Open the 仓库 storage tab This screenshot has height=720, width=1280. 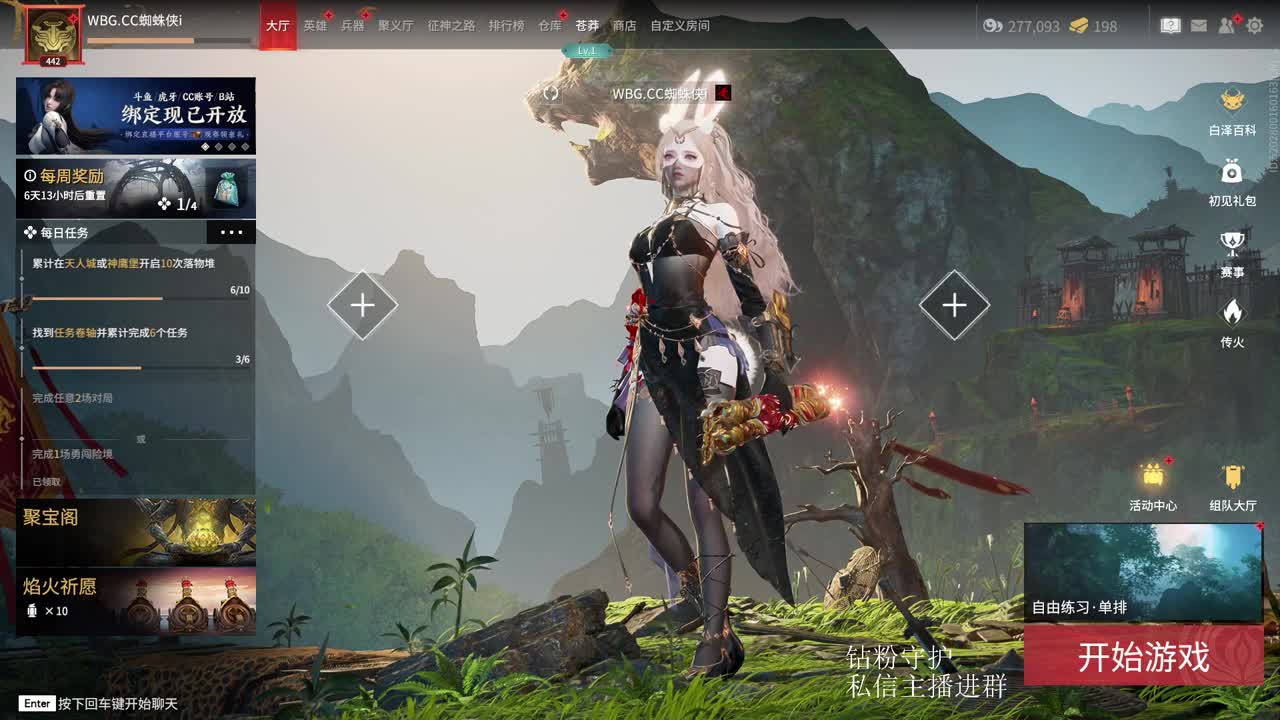pyautogui.click(x=549, y=26)
